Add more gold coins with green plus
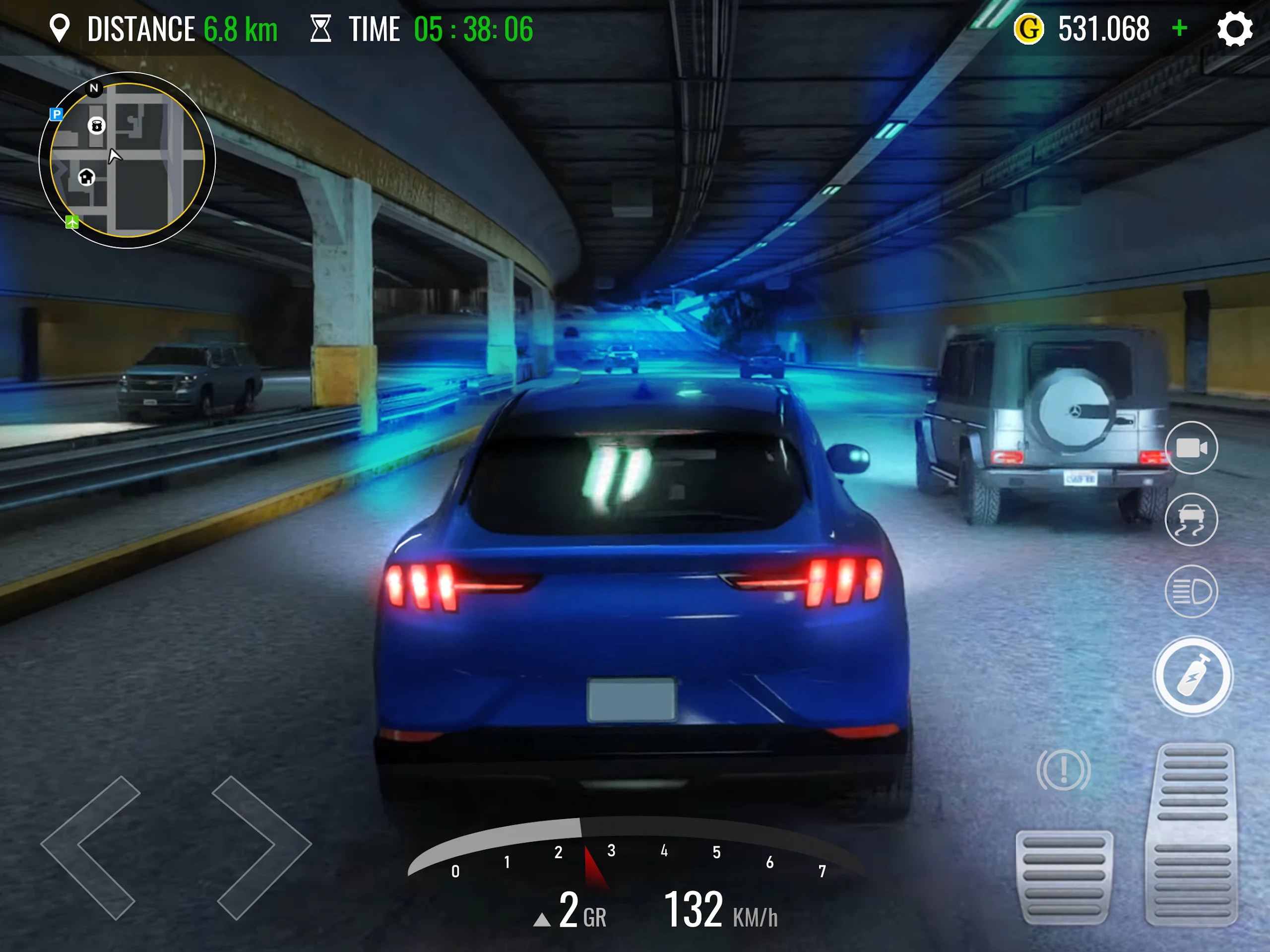This screenshot has height=952, width=1270. click(x=1179, y=28)
